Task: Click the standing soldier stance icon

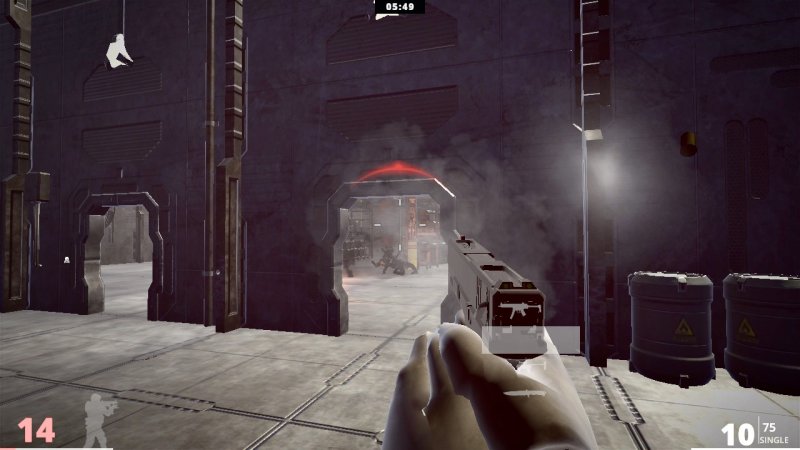Action: coord(99,420)
